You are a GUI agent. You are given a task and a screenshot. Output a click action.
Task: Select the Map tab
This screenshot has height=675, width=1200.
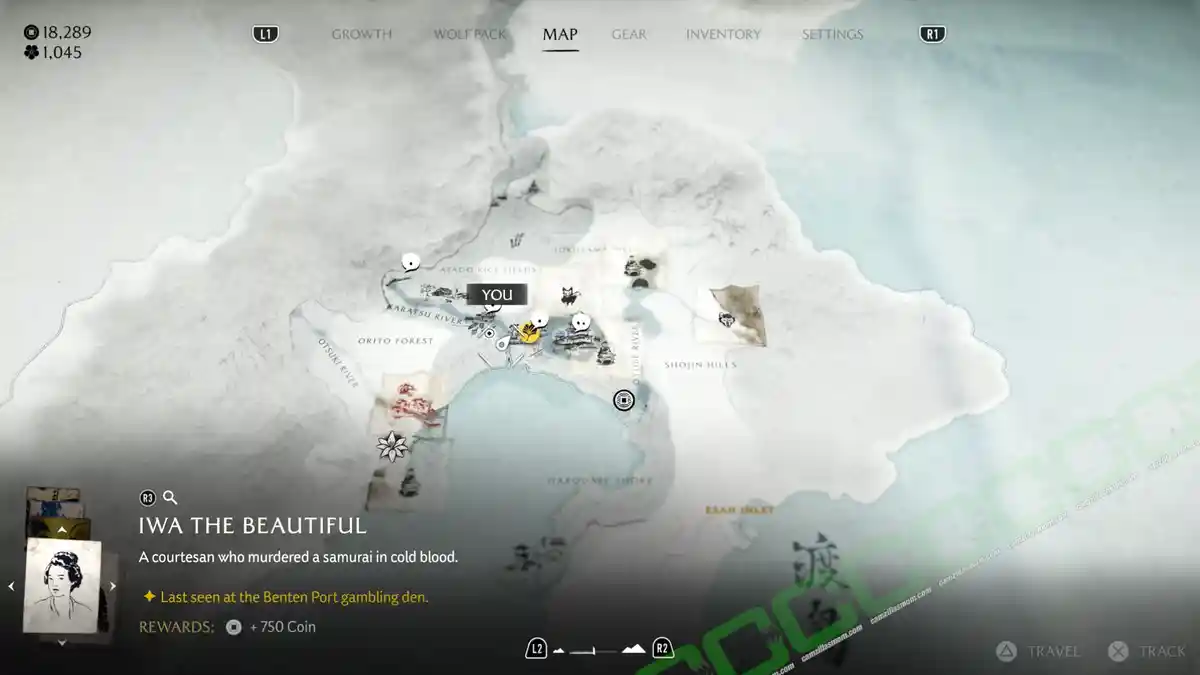pyautogui.click(x=560, y=34)
